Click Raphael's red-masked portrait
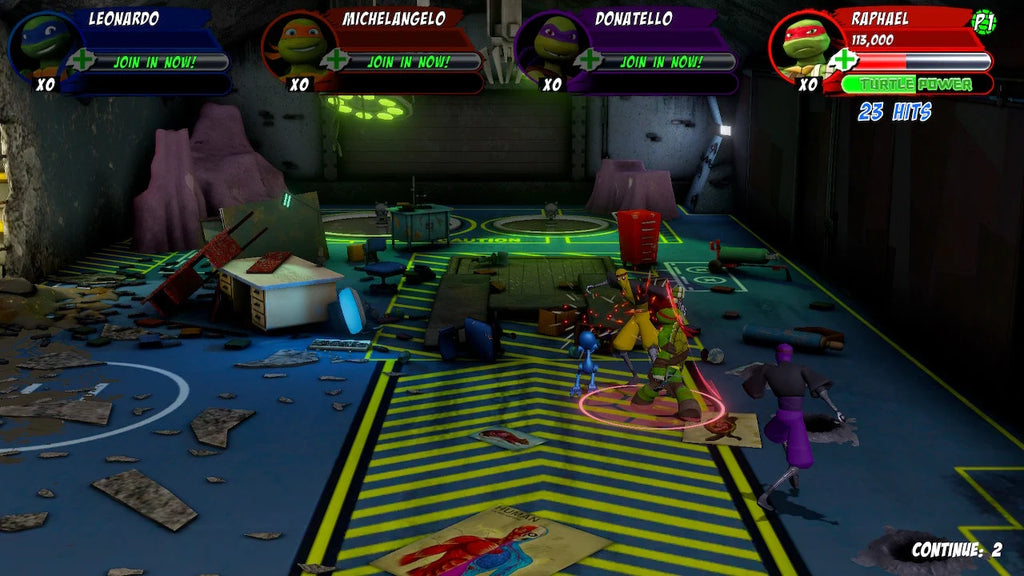 805,44
